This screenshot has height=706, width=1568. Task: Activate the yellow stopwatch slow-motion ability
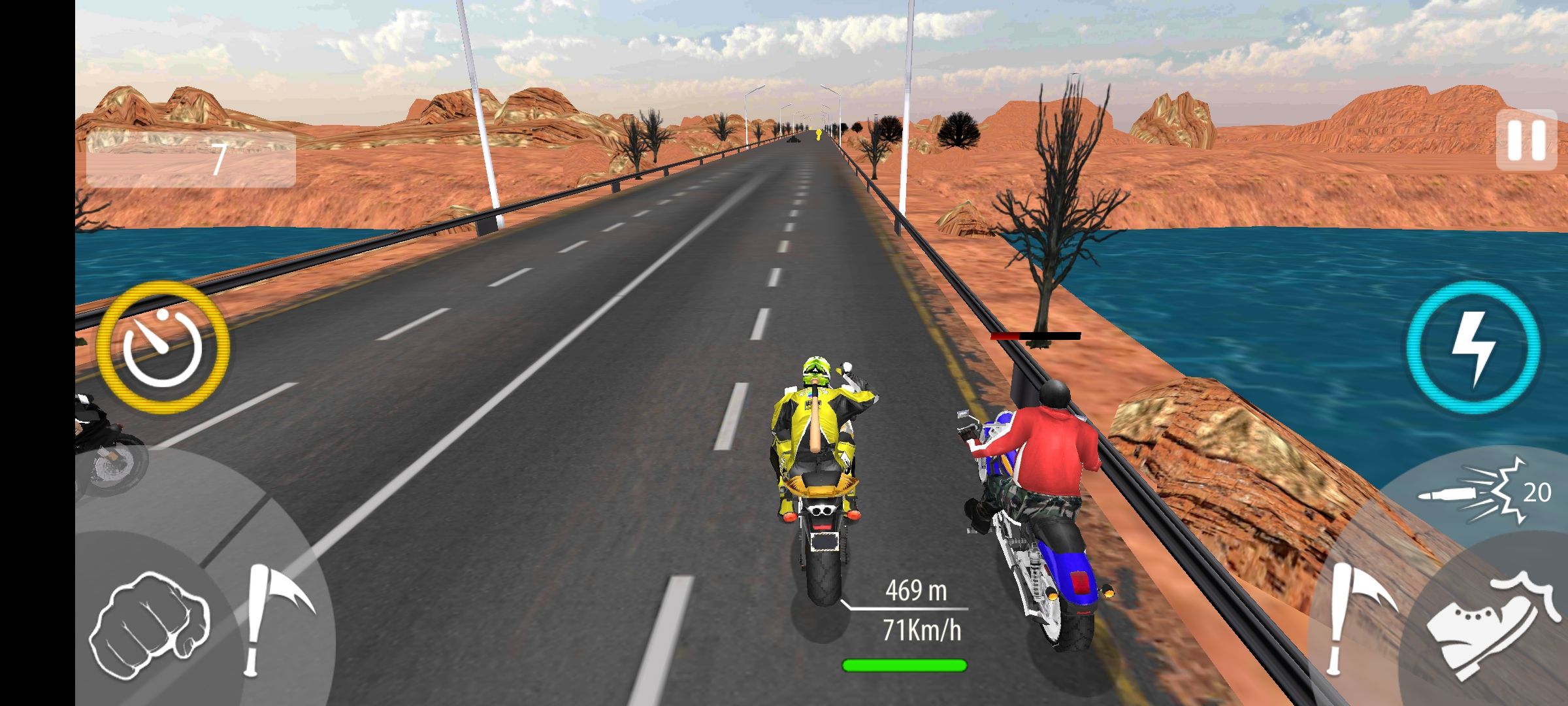163,348
